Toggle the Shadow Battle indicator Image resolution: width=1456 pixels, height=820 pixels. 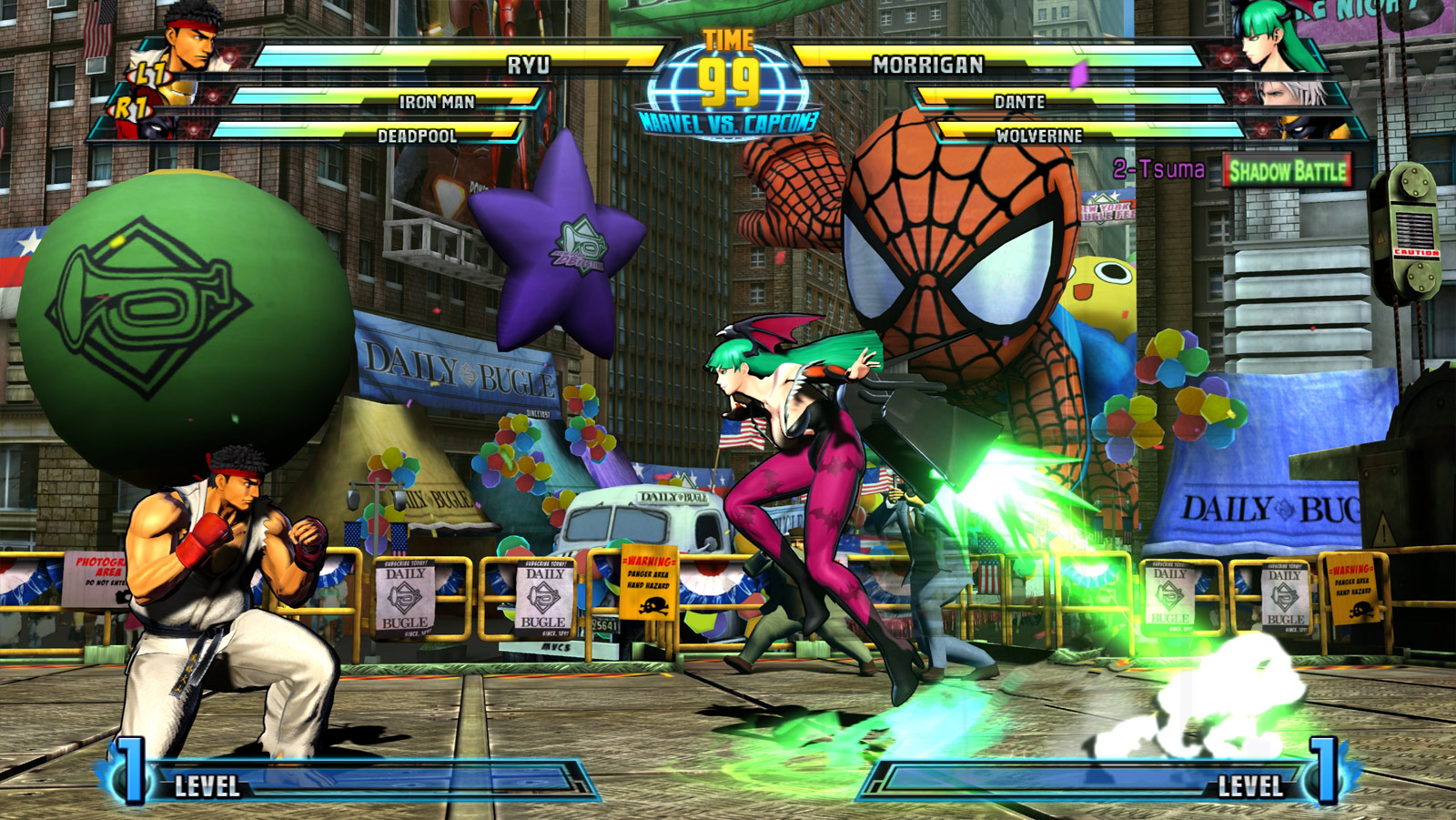pyautogui.click(x=1289, y=170)
